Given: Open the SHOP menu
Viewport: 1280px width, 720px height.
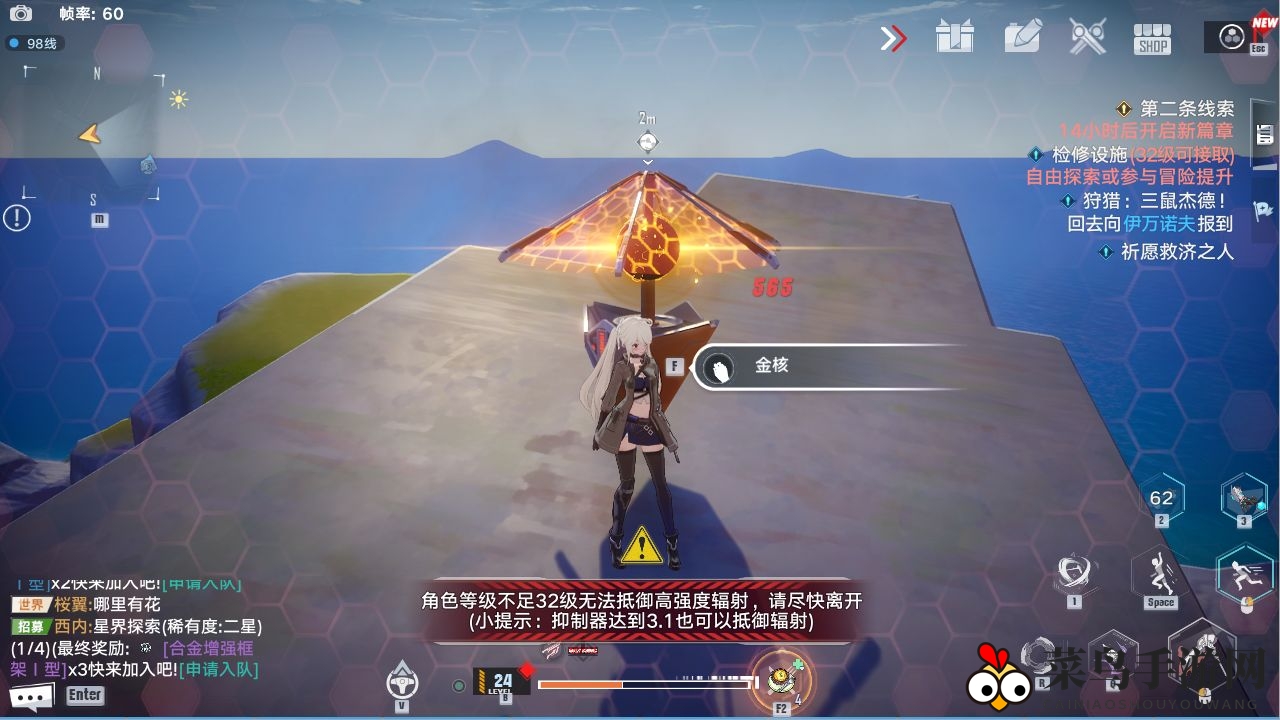Looking at the screenshot, I should [1150, 38].
